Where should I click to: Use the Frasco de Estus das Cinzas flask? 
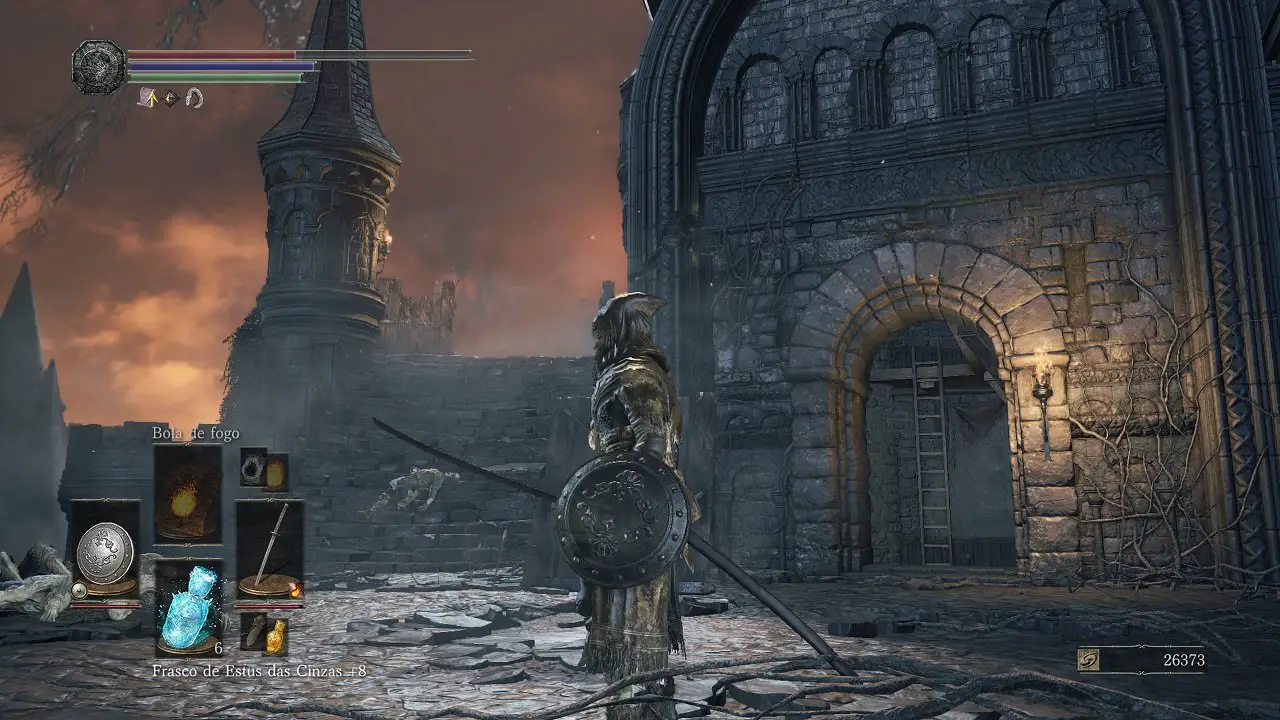click(x=188, y=609)
